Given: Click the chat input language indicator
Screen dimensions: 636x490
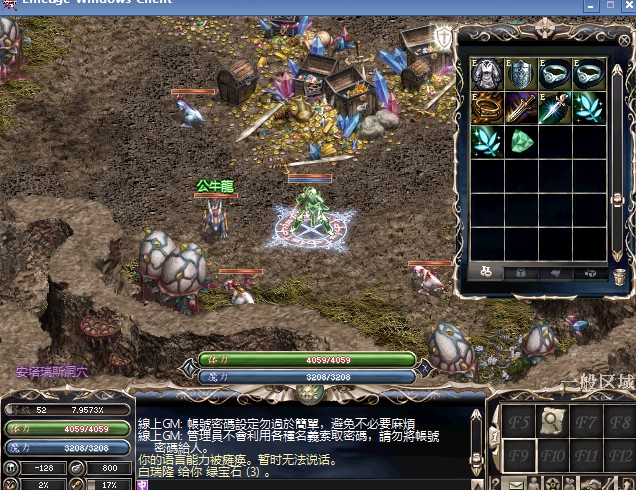Looking at the screenshot, I should 142,484.
